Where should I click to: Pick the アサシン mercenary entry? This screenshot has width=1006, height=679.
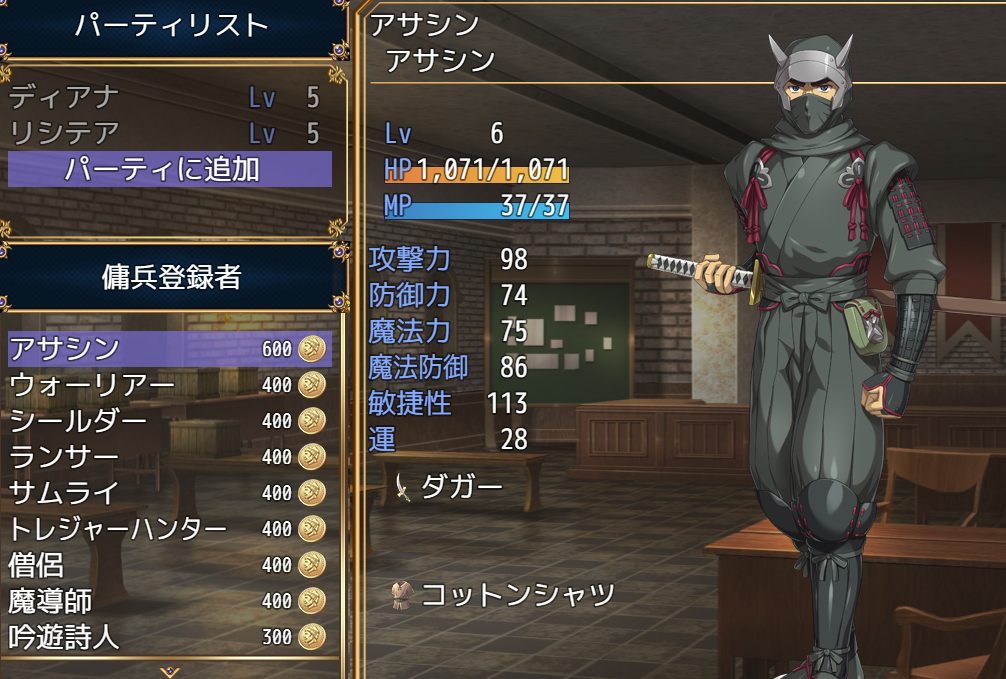point(169,349)
